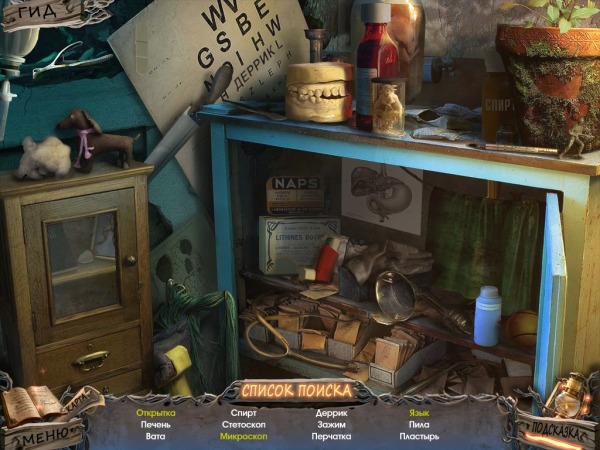Select Зажим in the search list
The image size is (600, 450).
click(x=331, y=424)
